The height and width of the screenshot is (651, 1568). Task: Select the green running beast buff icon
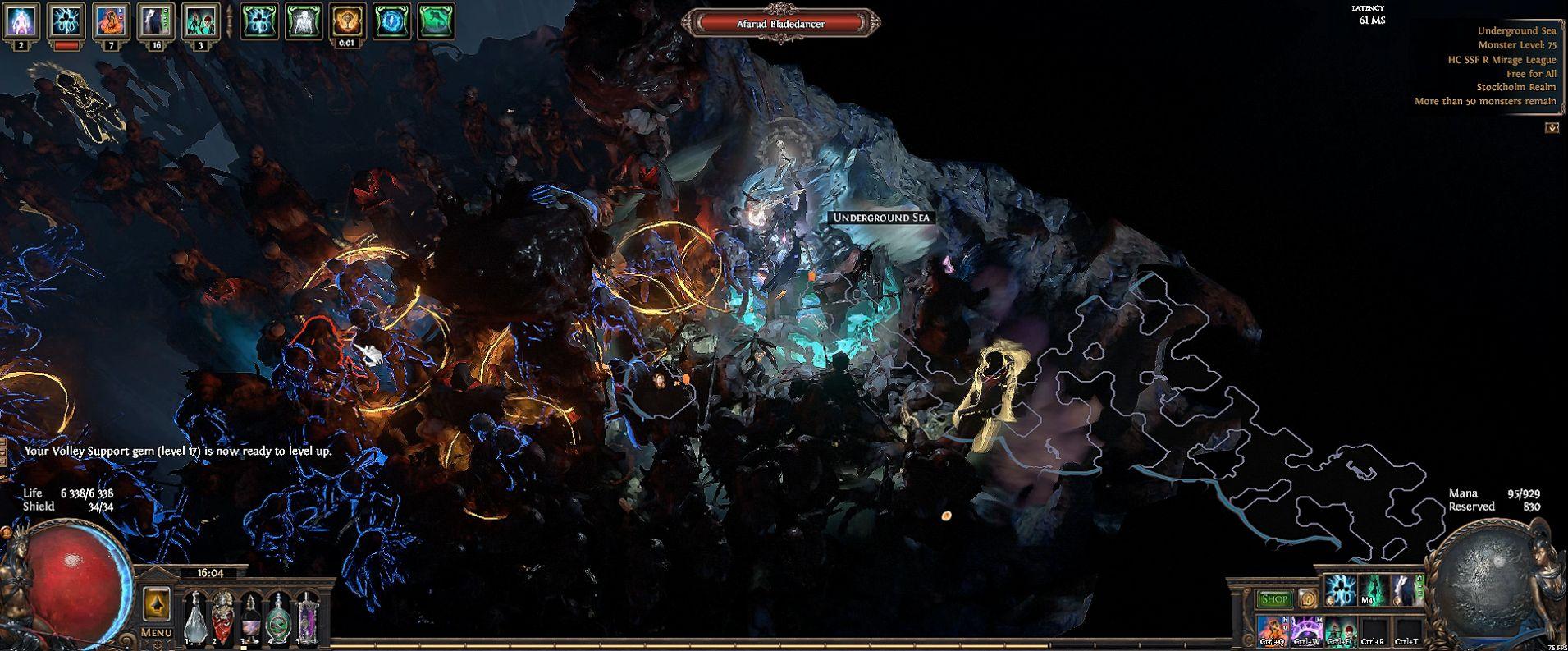coord(436,21)
